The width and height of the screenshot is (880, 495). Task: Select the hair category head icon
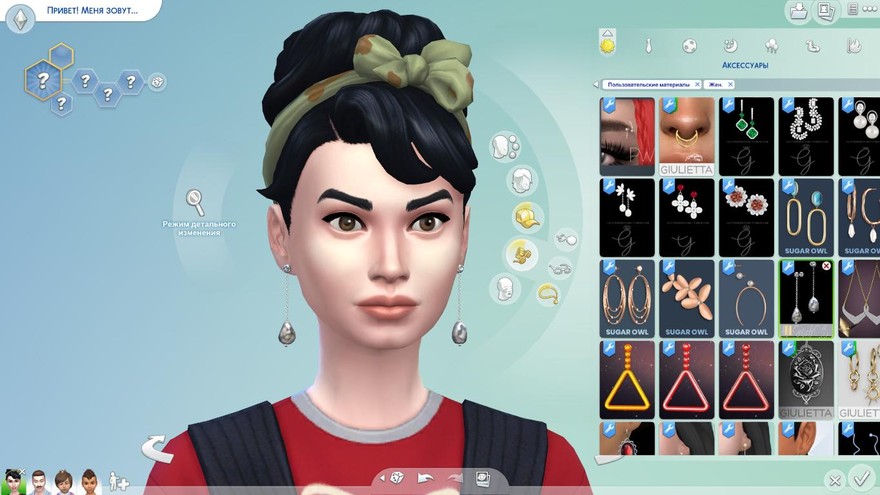[521, 181]
